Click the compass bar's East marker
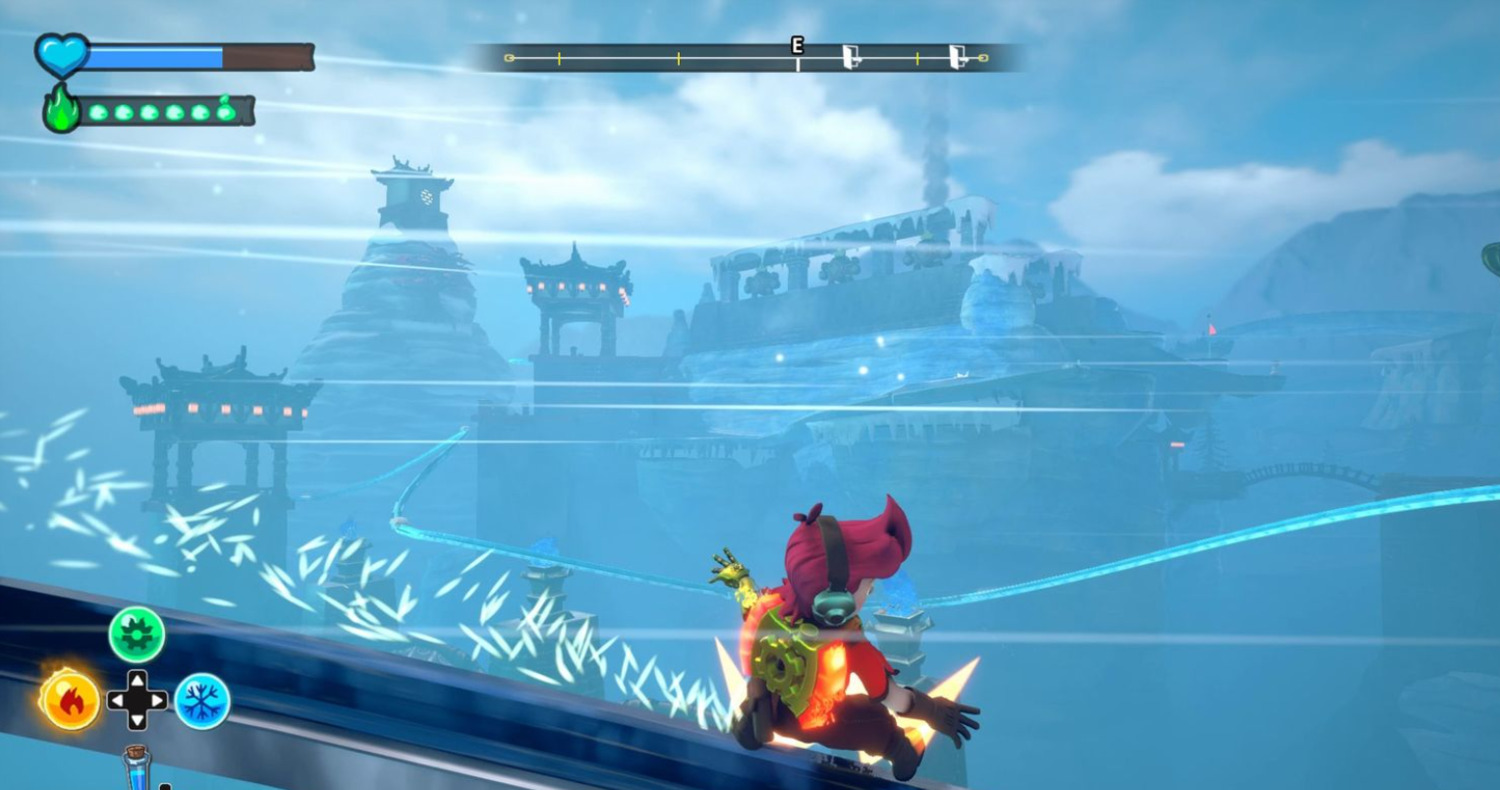Image resolution: width=1500 pixels, height=790 pixels. (x=797, y=46)
